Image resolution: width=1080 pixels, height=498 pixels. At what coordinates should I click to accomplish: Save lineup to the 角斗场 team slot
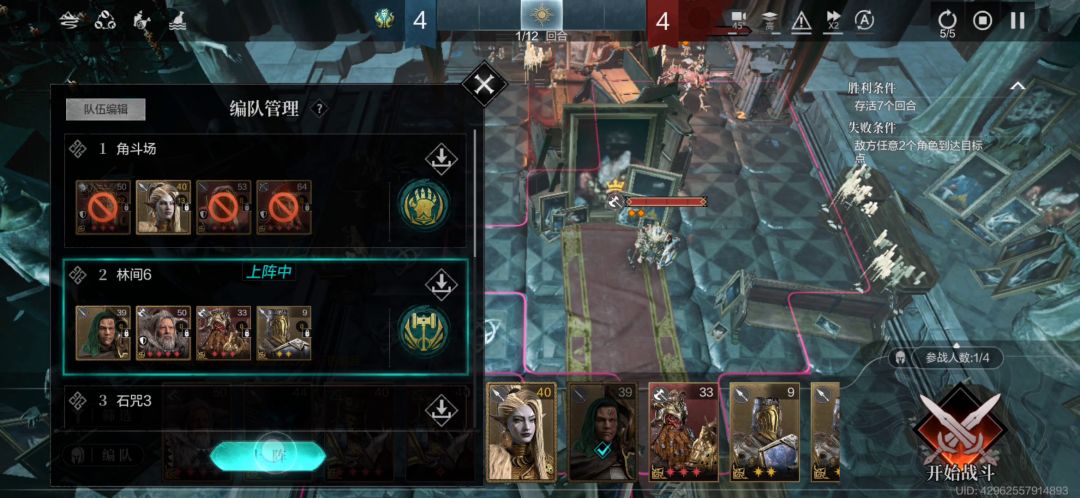click(440, 159)
